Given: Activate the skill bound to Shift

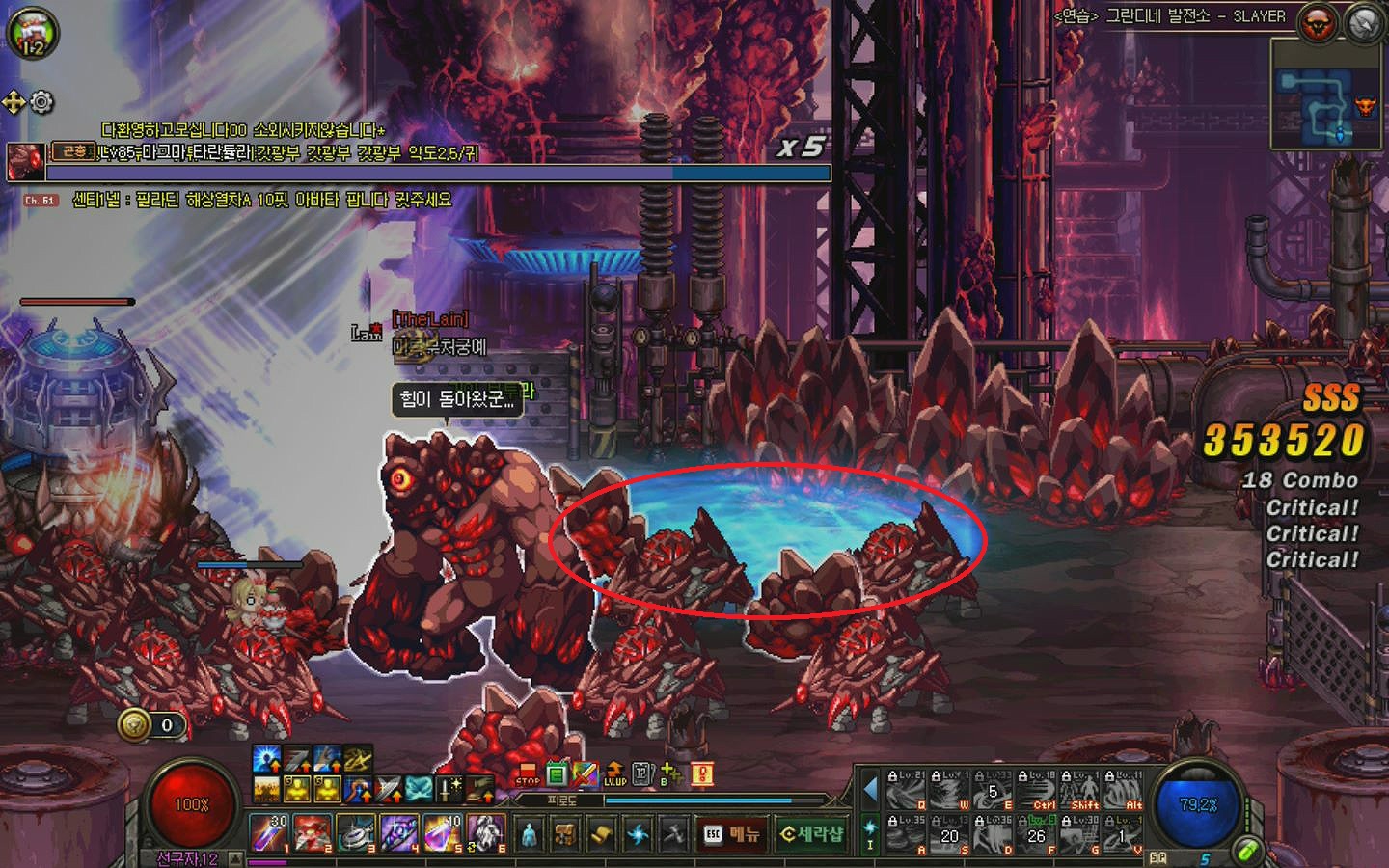Looking at the screenshot, I should pyautogui.click(x=1080, y=791).
